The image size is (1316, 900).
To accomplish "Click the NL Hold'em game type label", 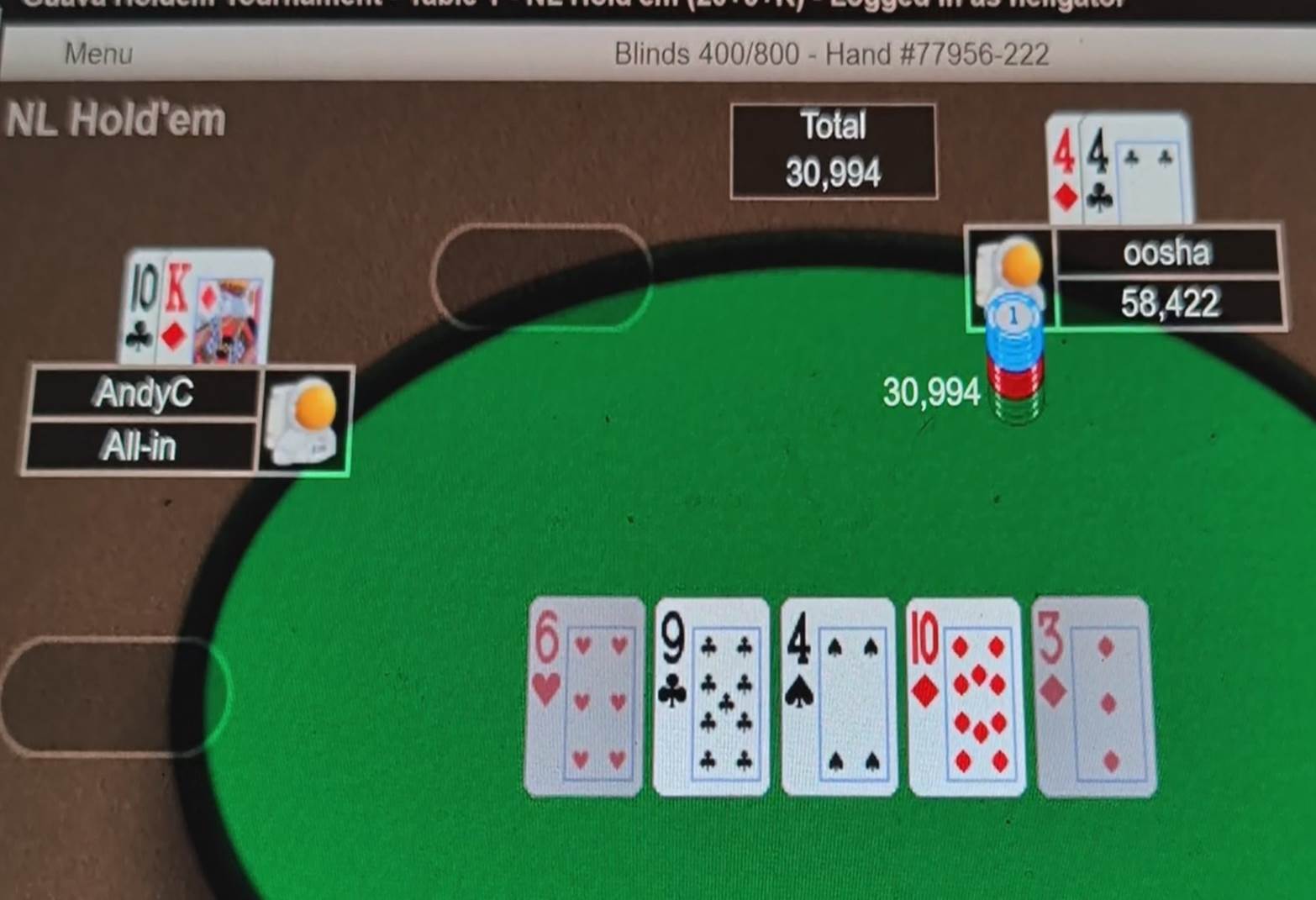I will point(114,119).
